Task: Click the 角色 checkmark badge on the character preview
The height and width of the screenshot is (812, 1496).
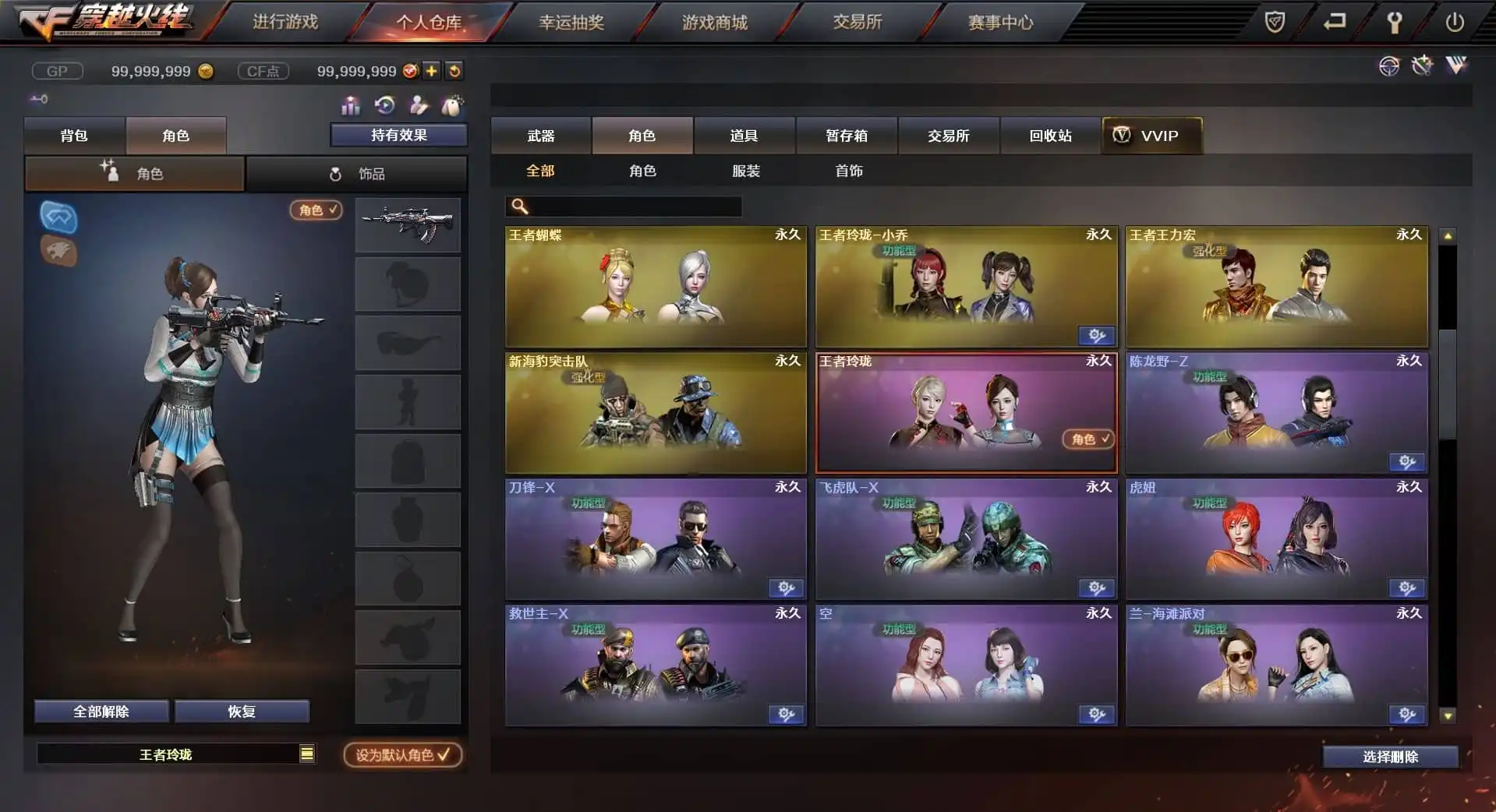Action: coord(315,210)
